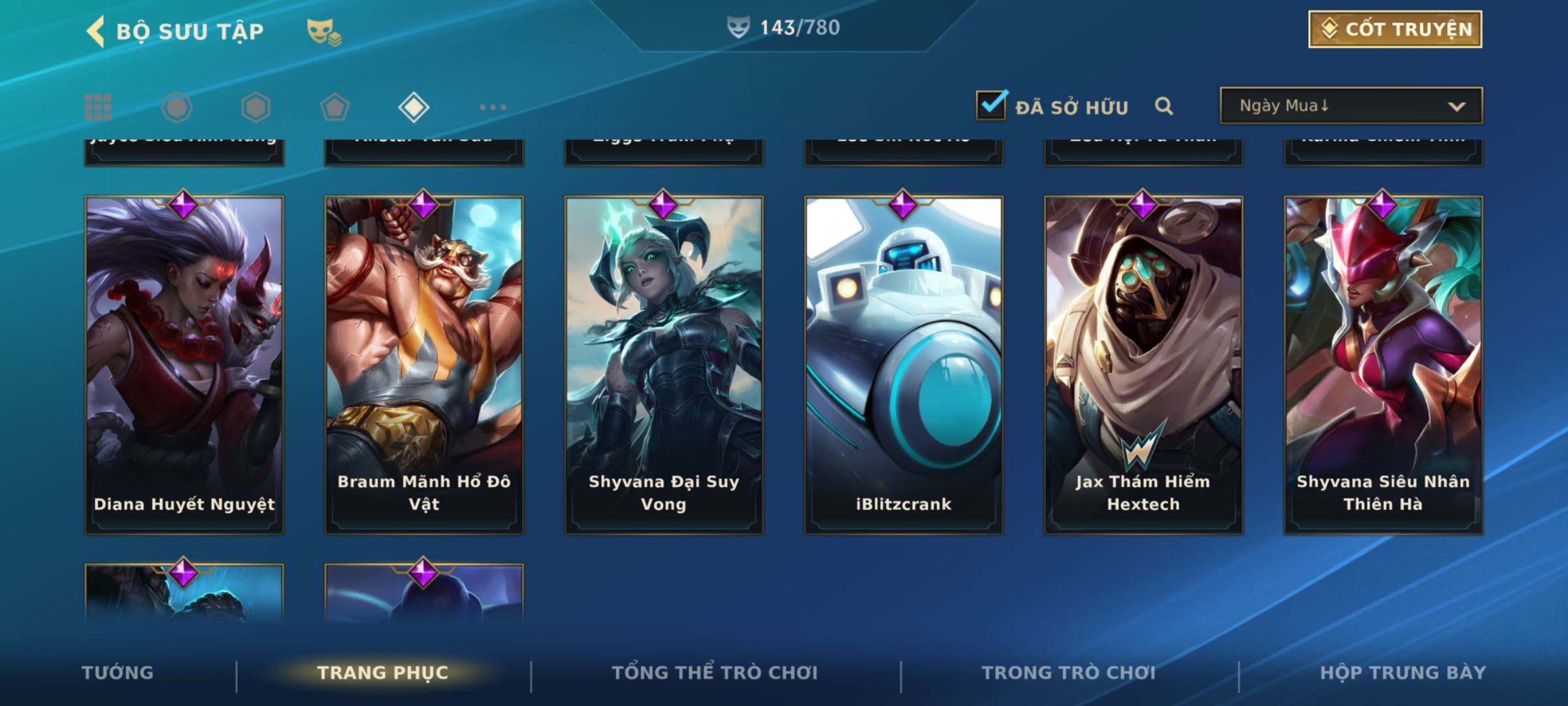Select the Diana Huyết Nguyệt skin card

point(184,365)
